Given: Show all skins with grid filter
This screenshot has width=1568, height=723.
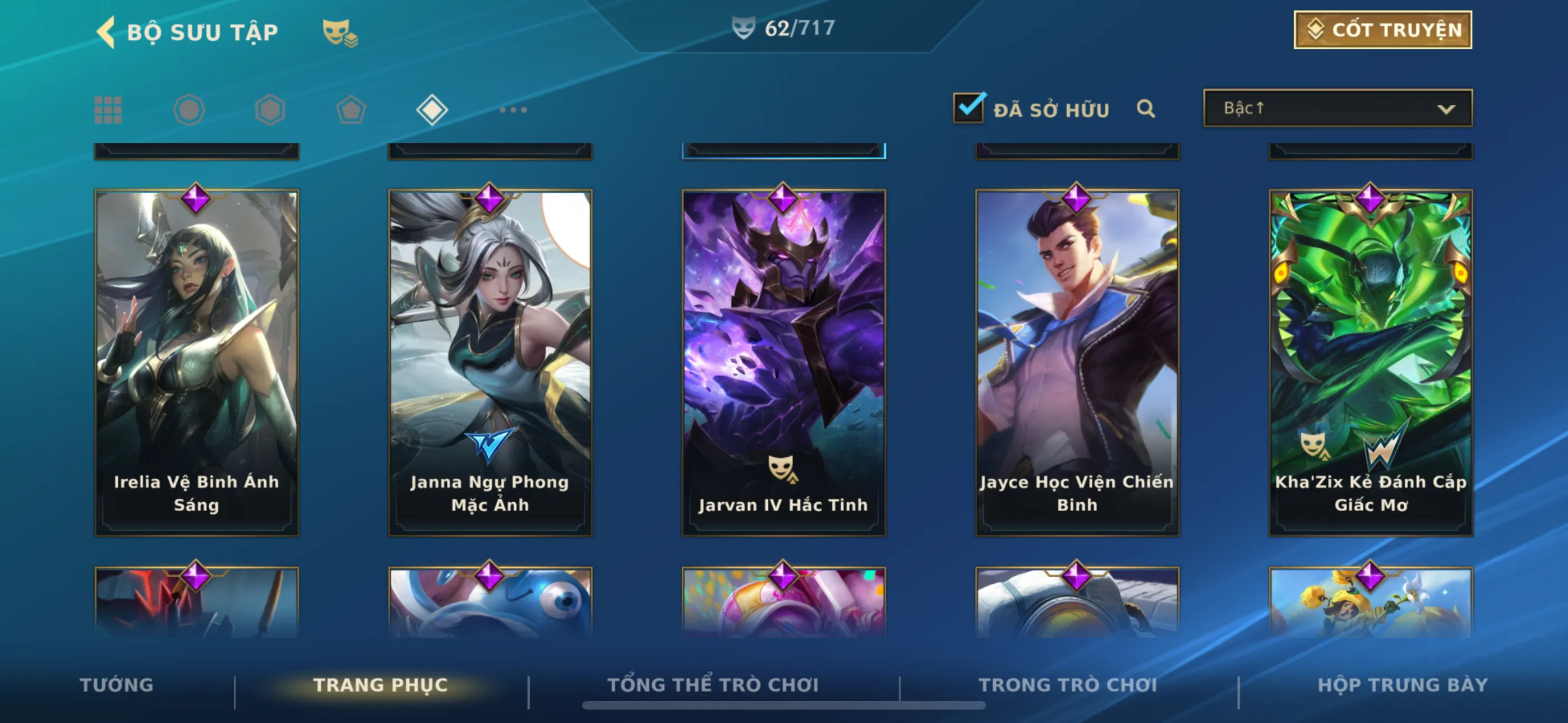Looking at the screenshot, I should 108,110.
